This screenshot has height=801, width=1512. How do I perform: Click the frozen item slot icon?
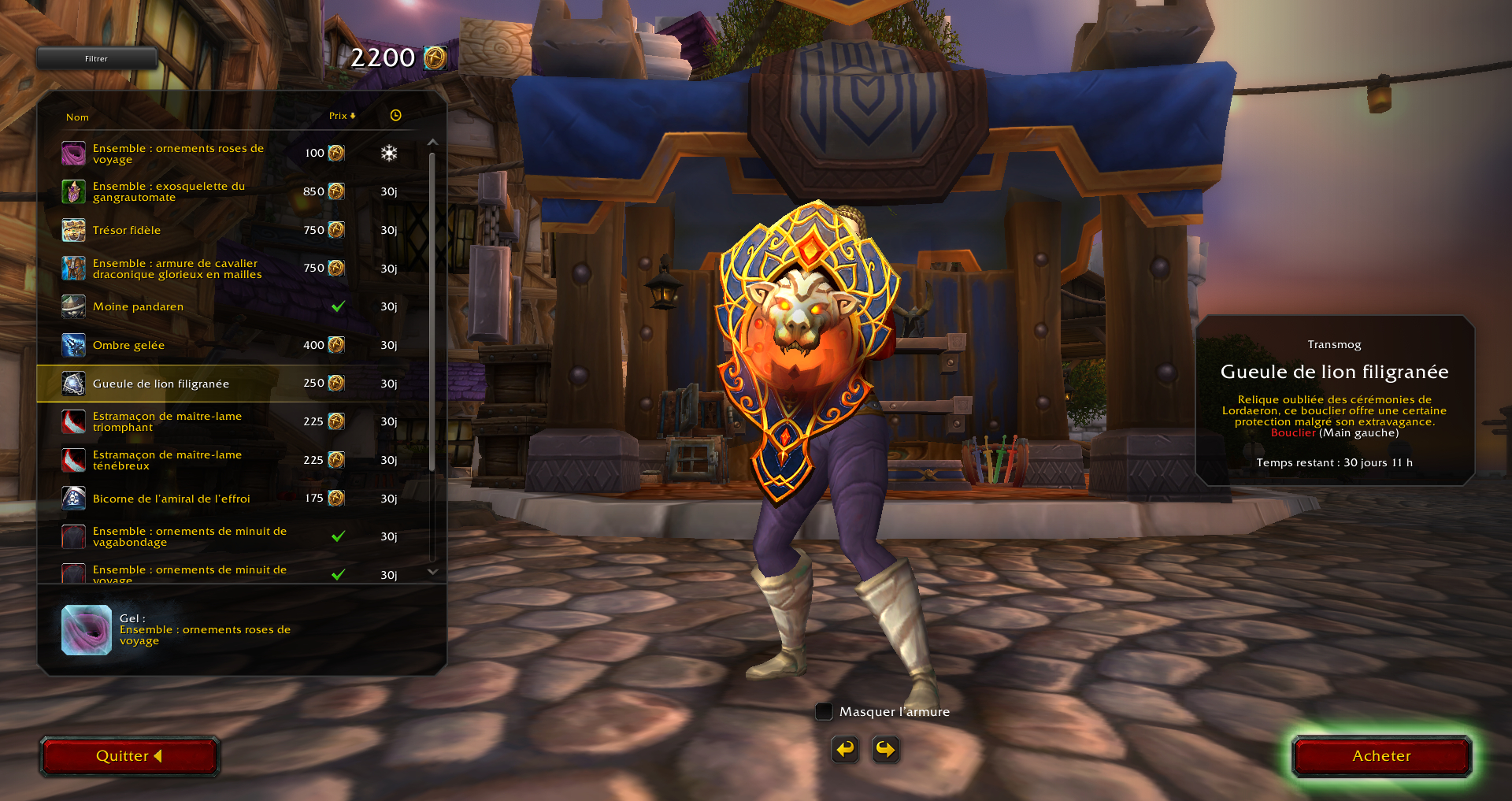tap(87, 630)
